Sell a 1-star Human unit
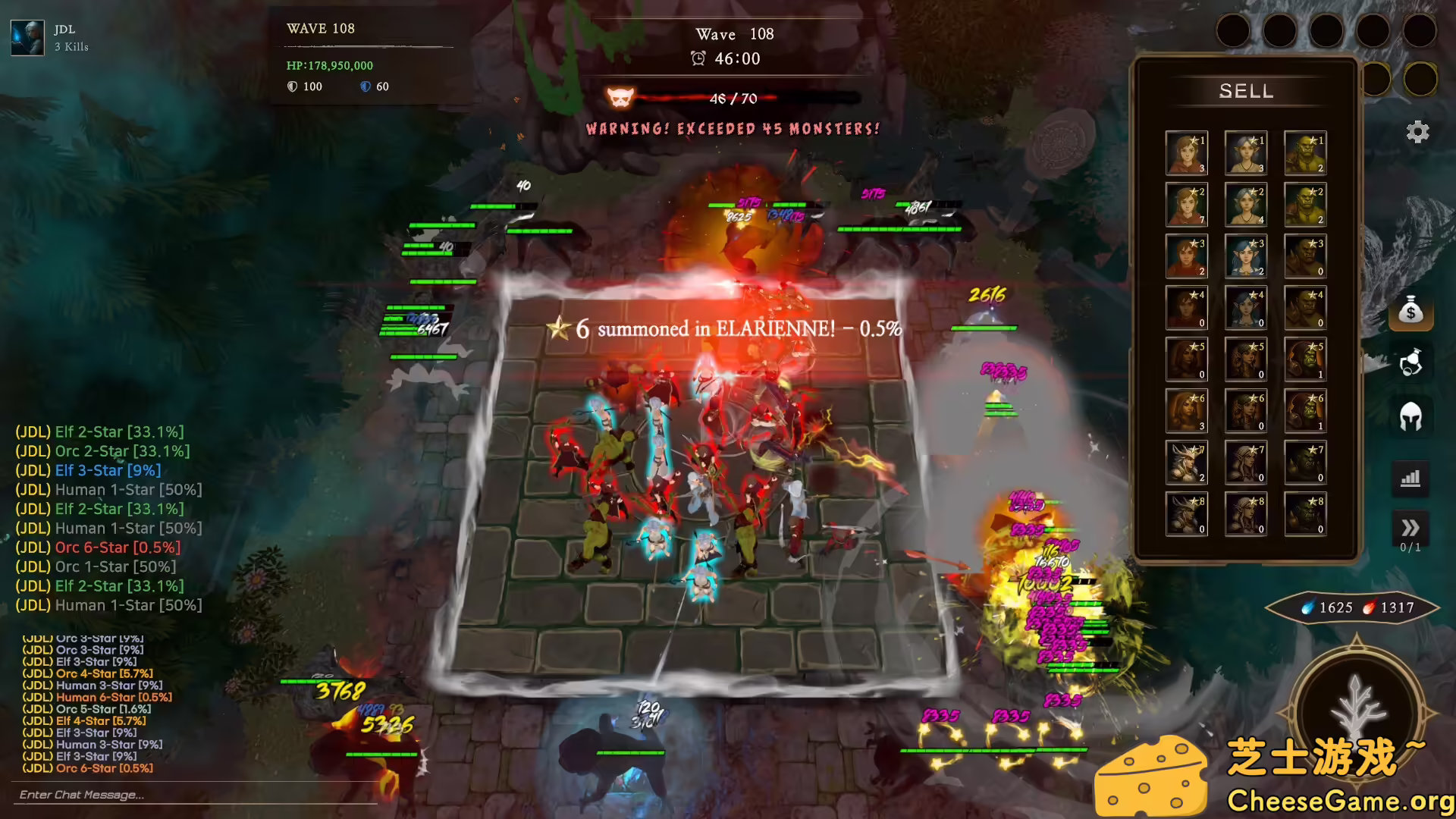 point(1186,153)
